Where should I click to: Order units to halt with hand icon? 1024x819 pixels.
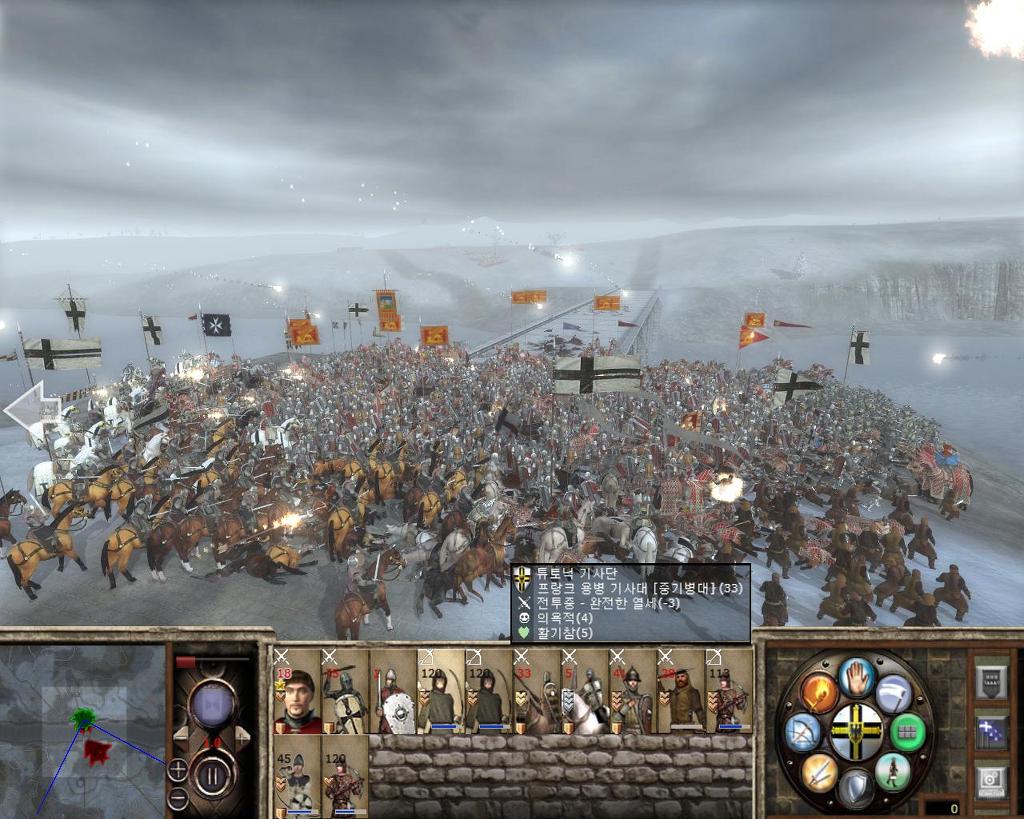[857, 677]
